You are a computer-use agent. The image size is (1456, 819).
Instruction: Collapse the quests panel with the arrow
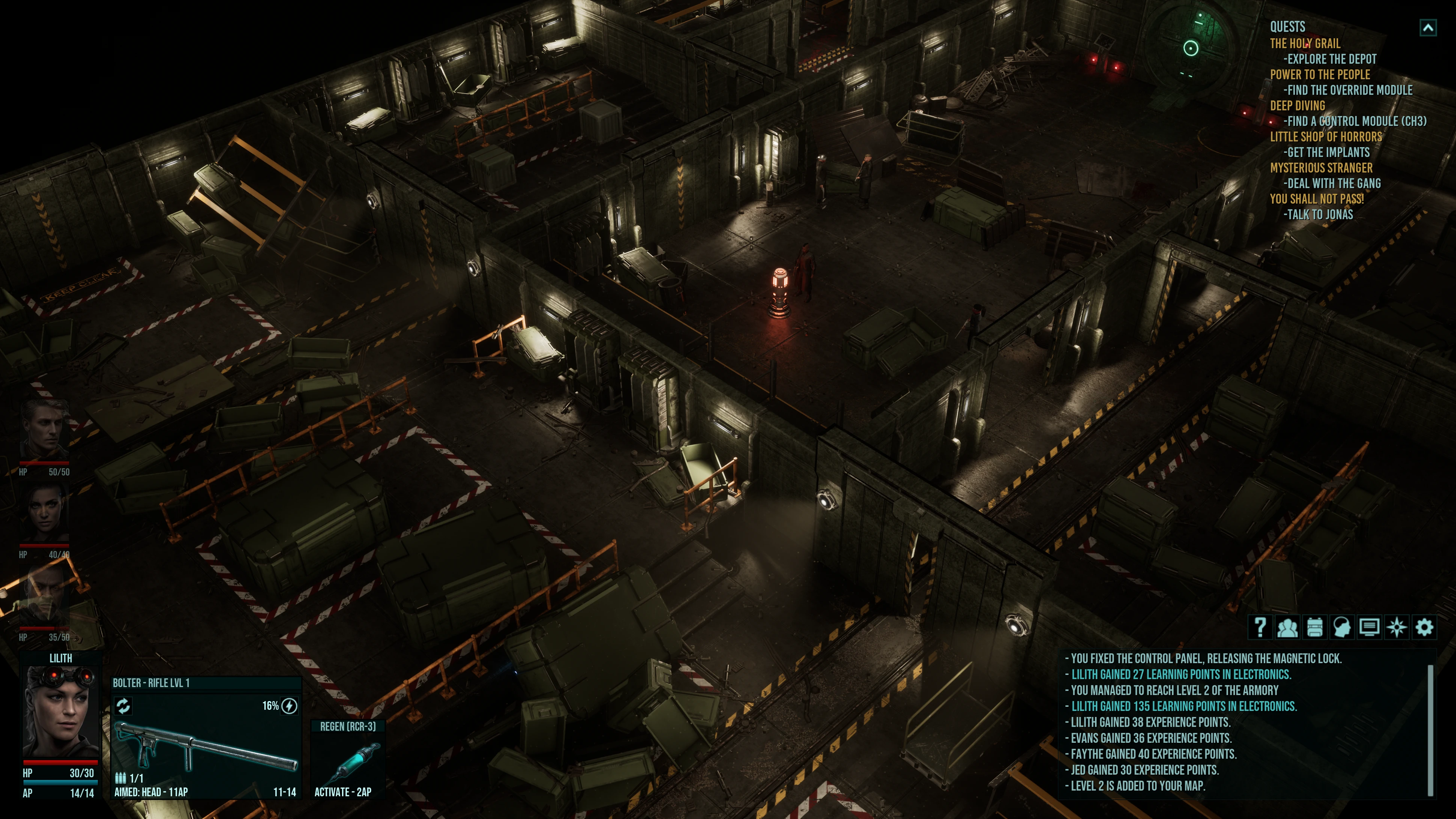[1428, 28]
